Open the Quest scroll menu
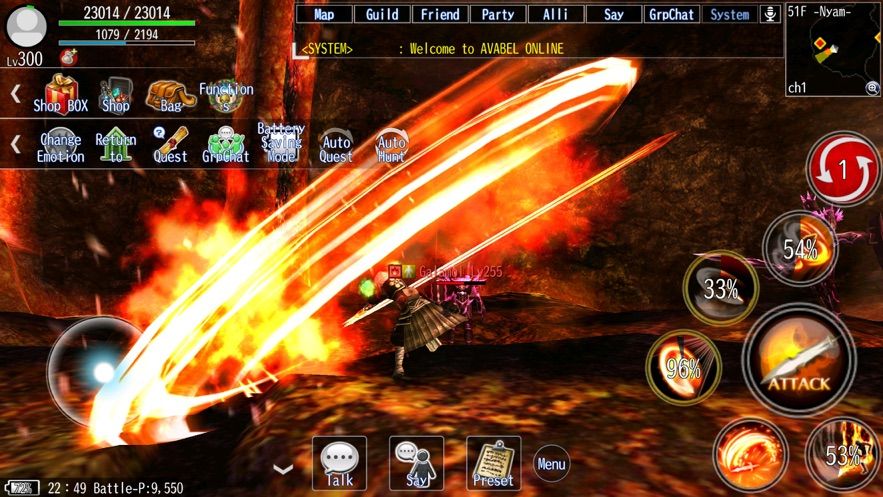 tap(170, 145)
